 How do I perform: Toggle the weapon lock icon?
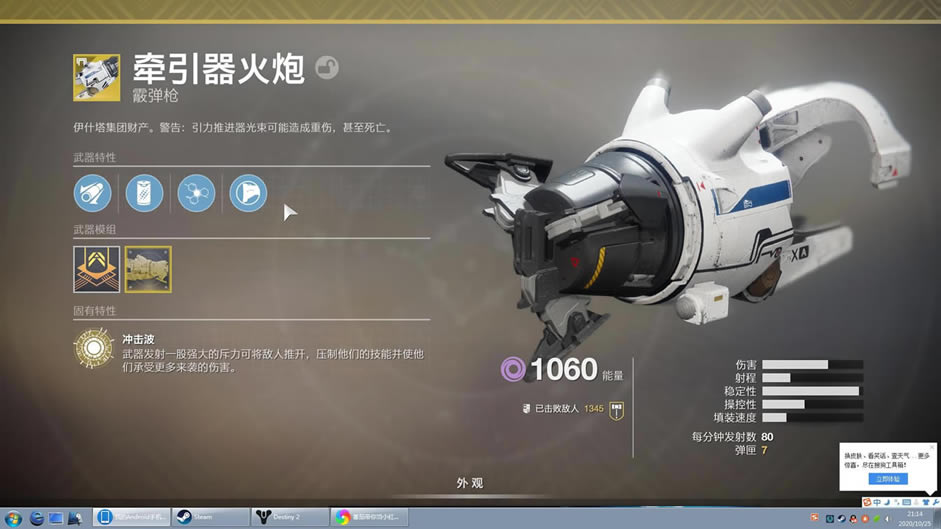tap(326, 68)
